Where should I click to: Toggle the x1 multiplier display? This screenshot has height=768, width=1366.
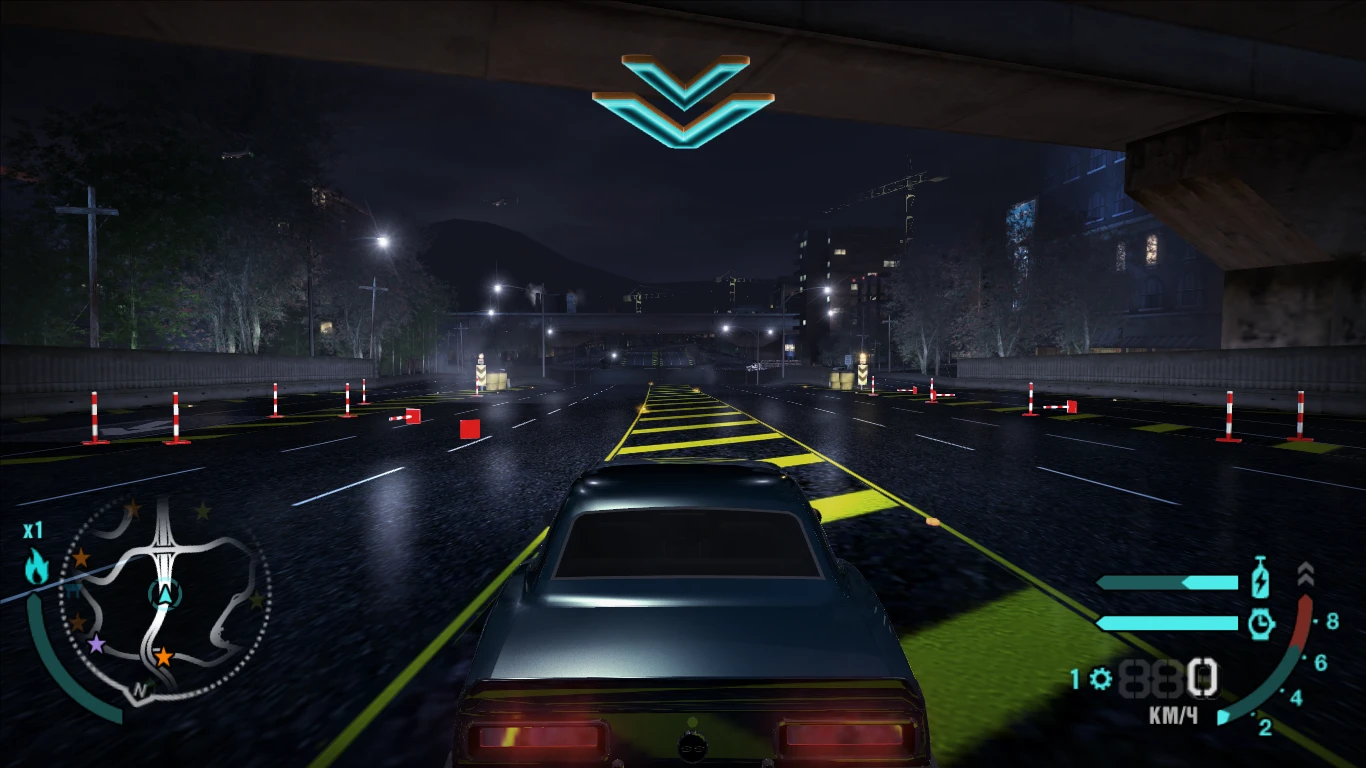pos(33,529)
